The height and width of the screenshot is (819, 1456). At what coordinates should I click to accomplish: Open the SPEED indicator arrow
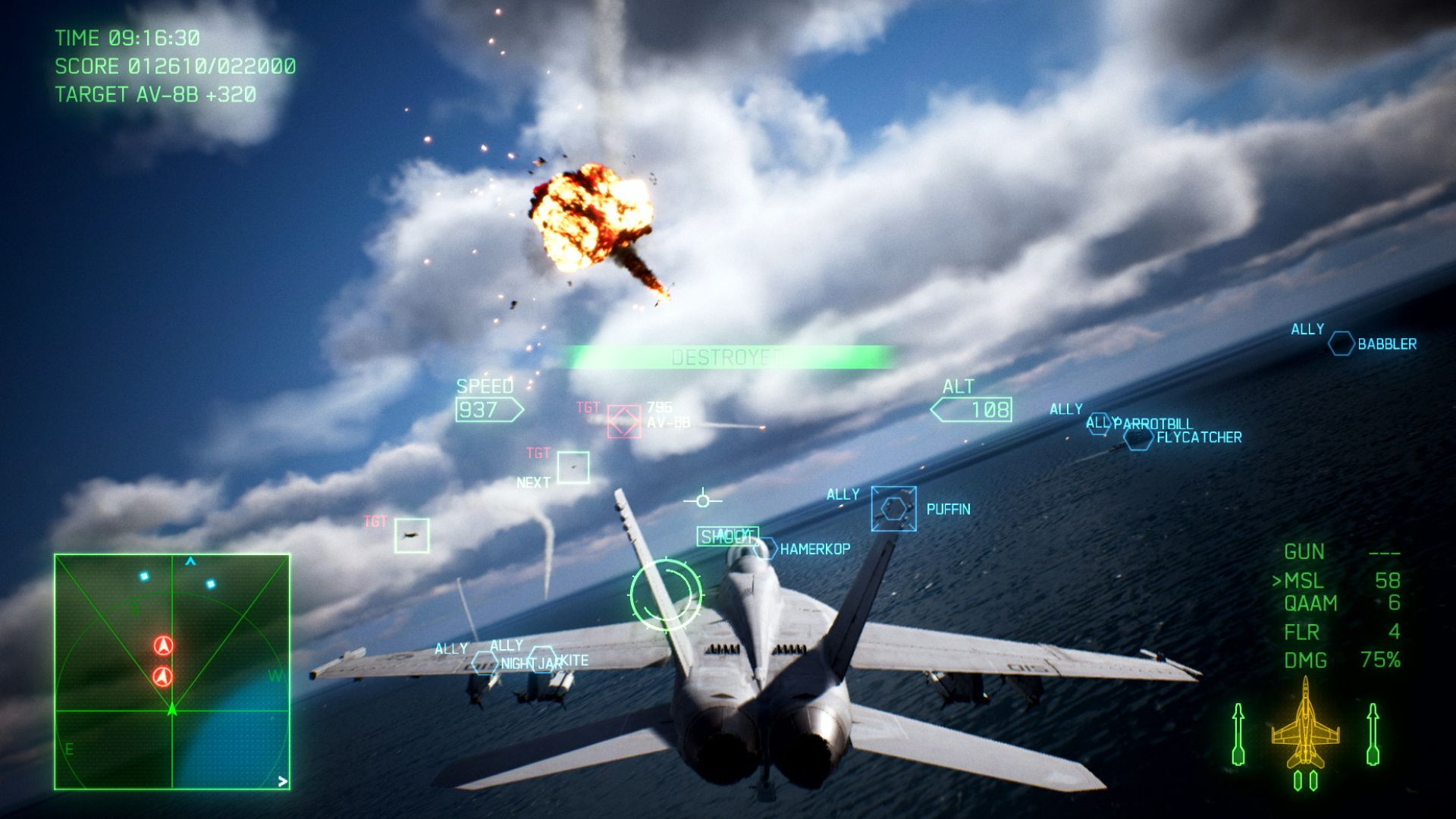tap(490, 408)
